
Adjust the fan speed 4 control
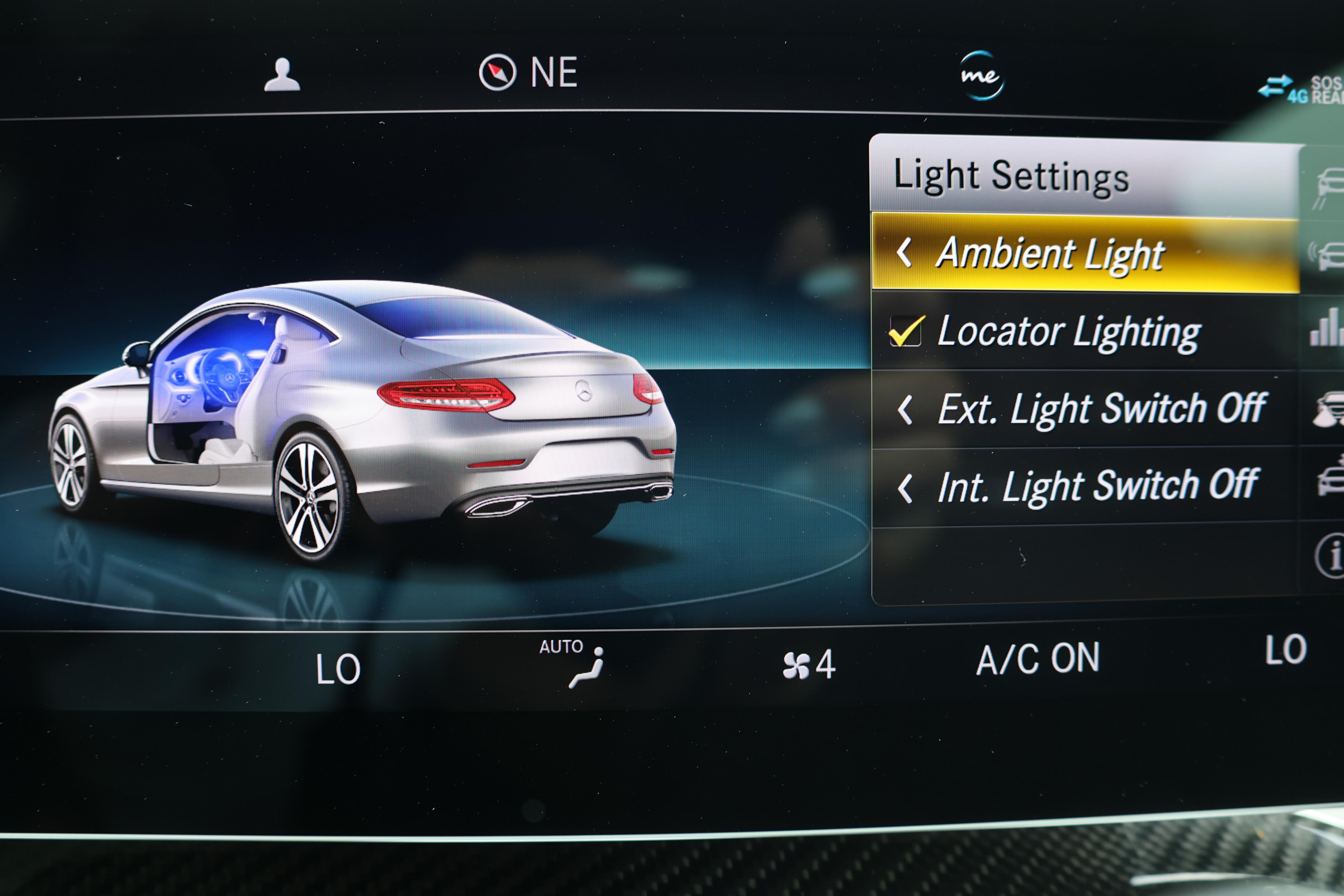click(x=809, y=664)
